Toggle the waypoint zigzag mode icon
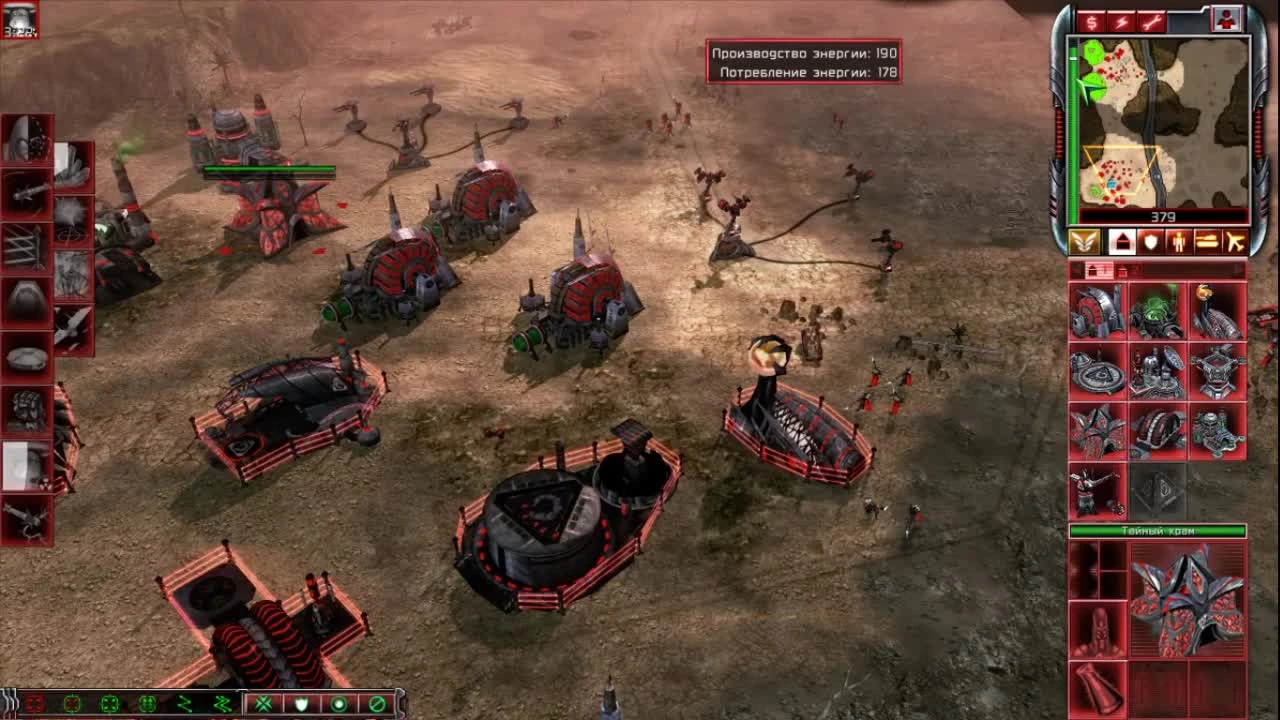Screen dimensions: 1280x720 coord(186,703)
